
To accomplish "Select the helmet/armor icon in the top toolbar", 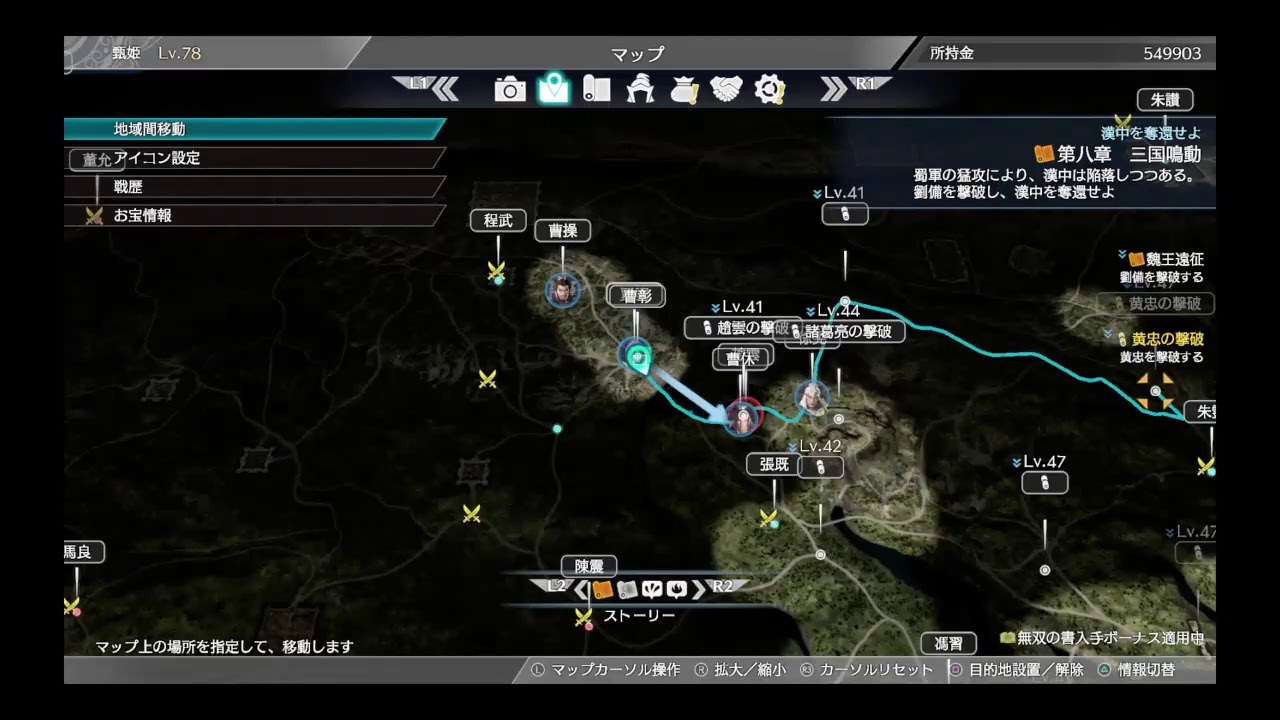I will click(x=640, y=88).
